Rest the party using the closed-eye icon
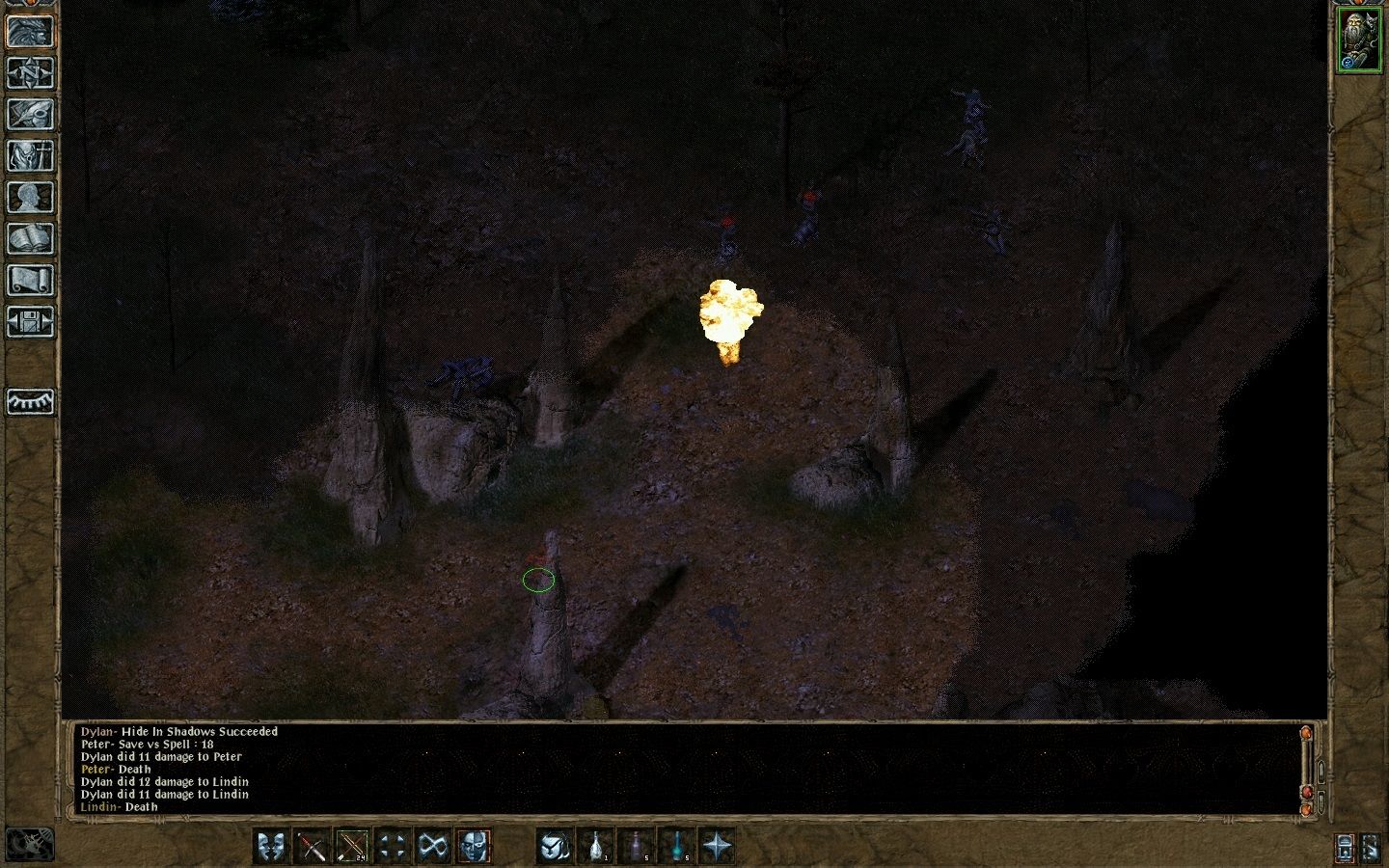This screenshot has width=1389, height=868. pos(29,400)
